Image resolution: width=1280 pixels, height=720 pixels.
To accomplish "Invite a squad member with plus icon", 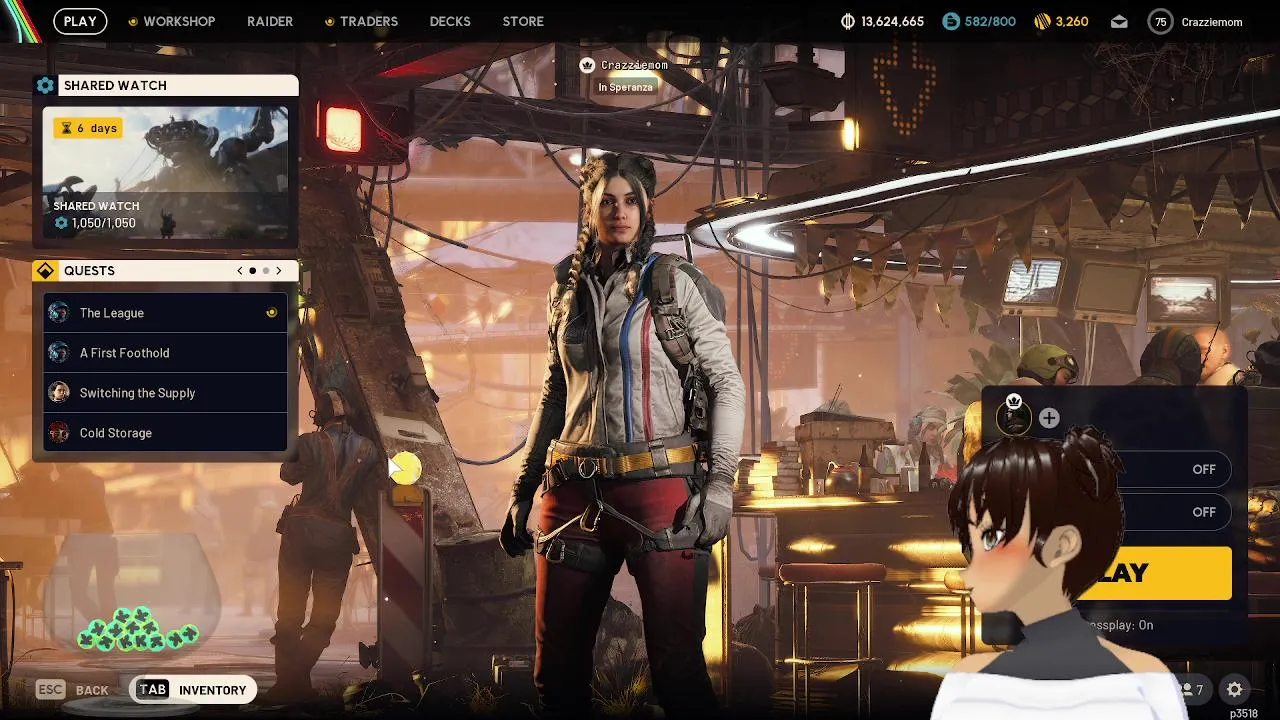I will [x=1049, y=418].
